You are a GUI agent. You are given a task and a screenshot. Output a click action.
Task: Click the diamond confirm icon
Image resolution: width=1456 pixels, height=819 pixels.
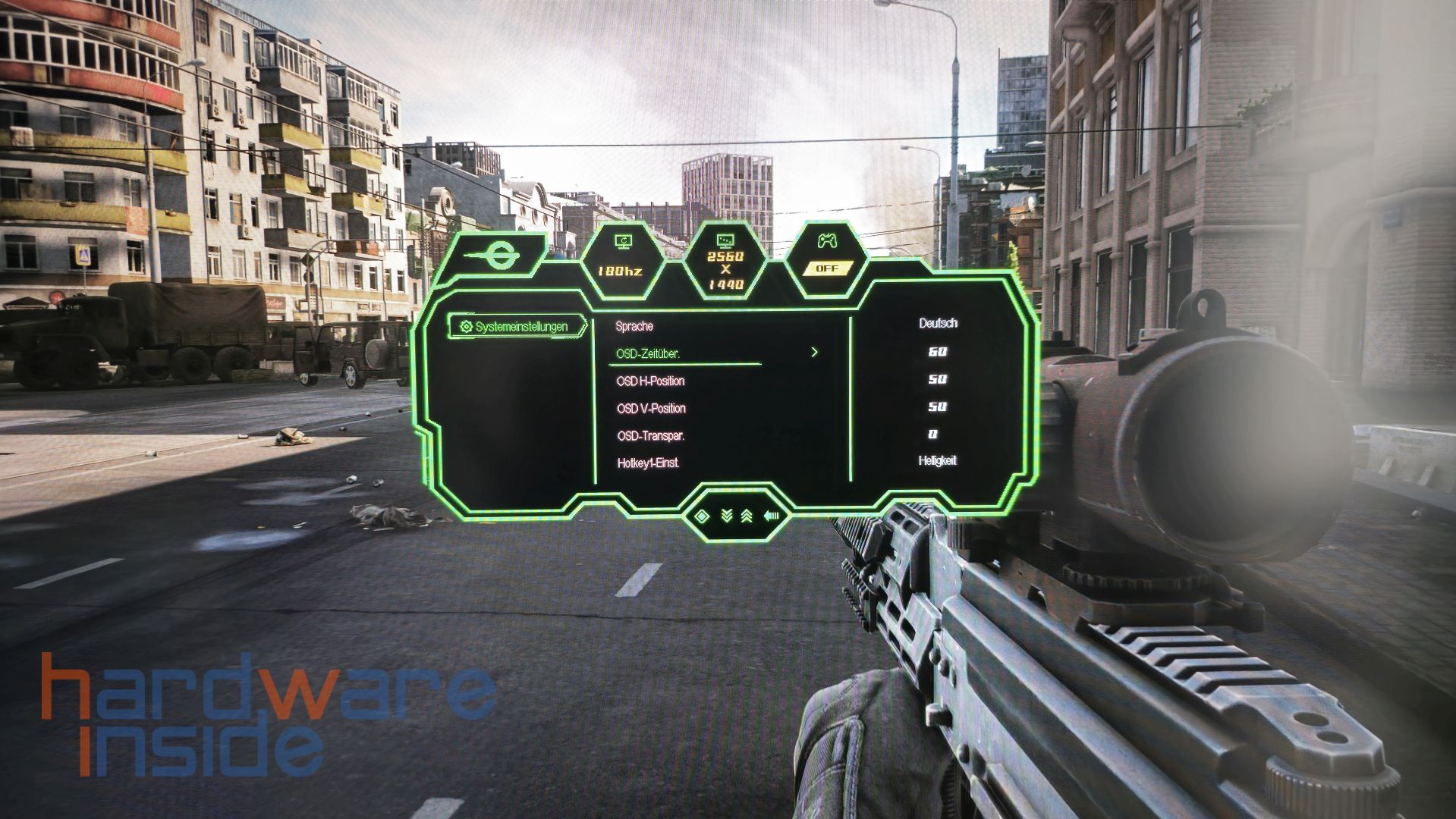(x=701, y=516)
